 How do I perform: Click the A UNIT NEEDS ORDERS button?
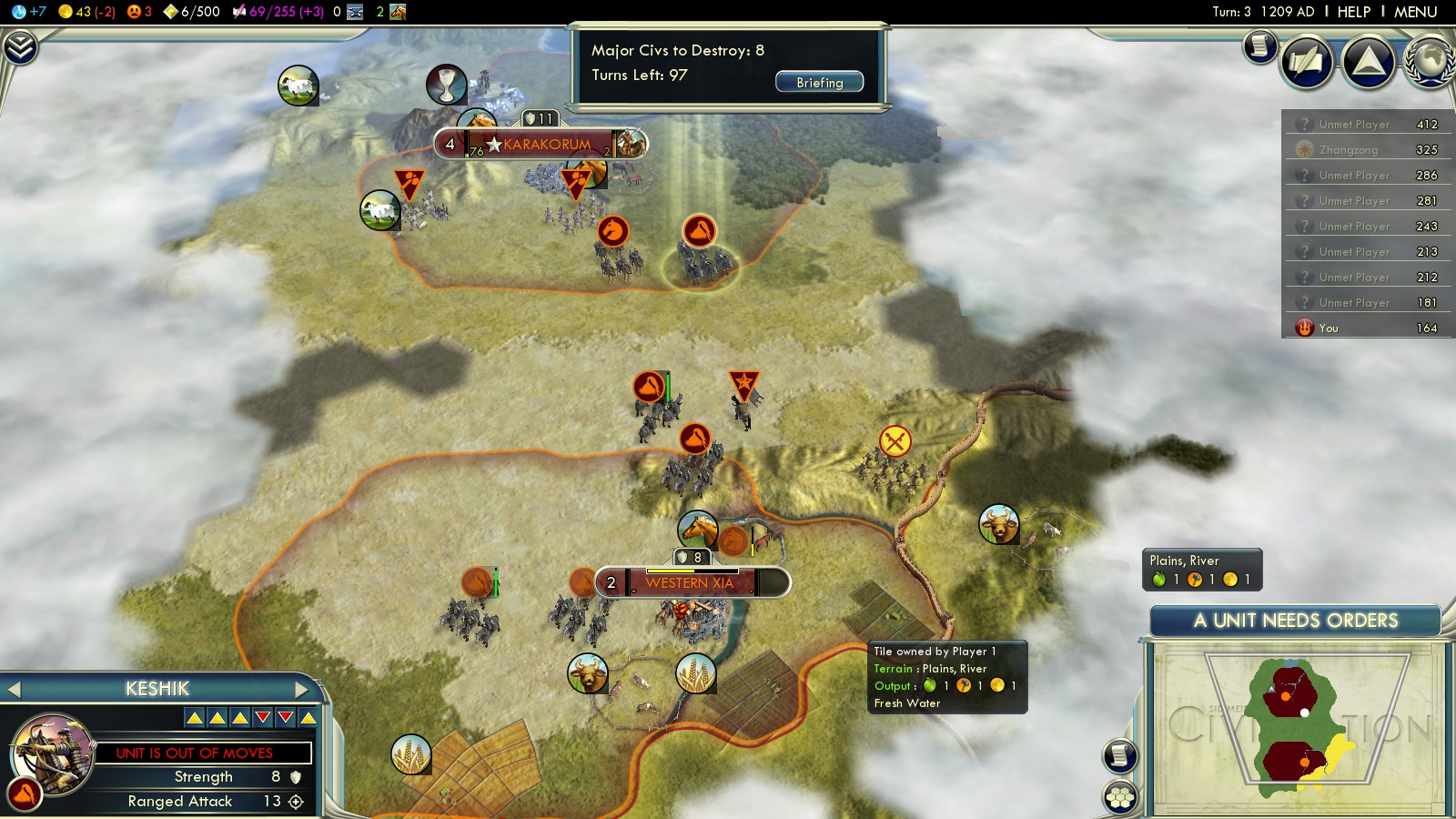point(1295,621)
